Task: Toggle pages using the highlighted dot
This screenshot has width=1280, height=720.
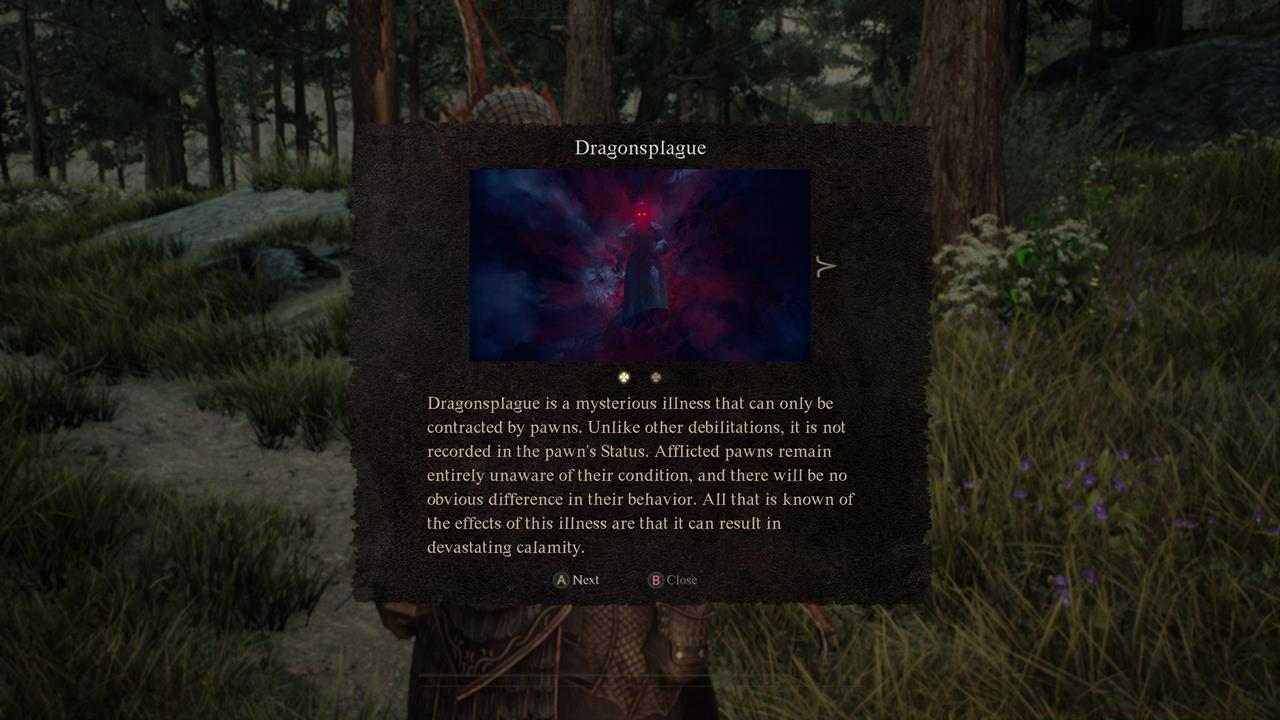Action: pos(624,377)
